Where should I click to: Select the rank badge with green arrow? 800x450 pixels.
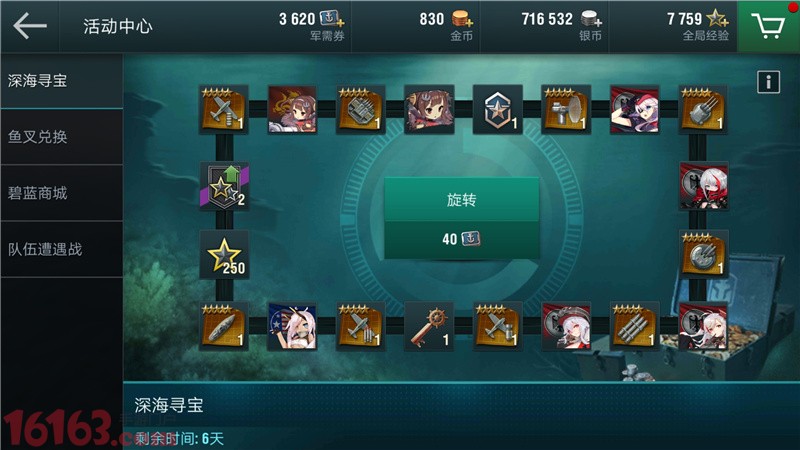[x=224, y=185]
